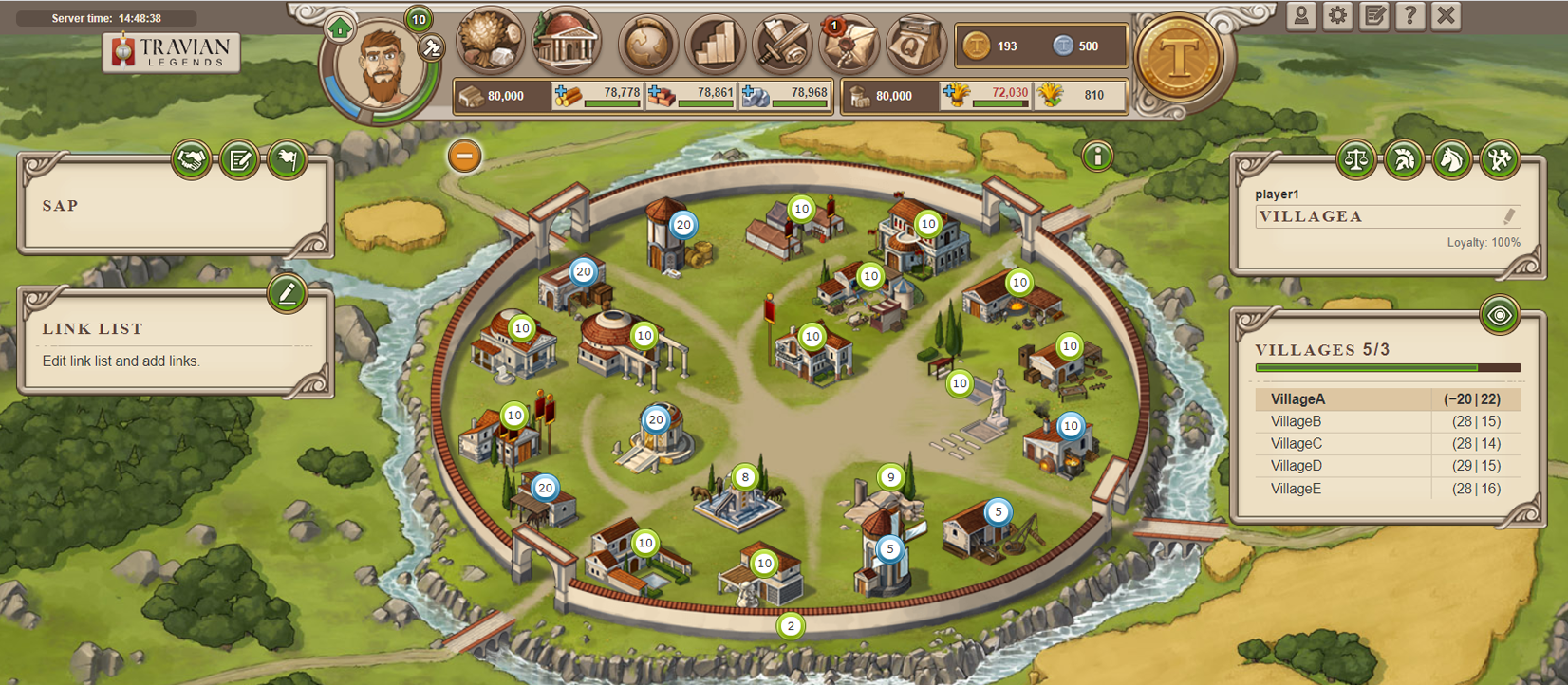Open messages with one unread
The height and width of the screenshot is (685, 1568).
click(848, 44)
